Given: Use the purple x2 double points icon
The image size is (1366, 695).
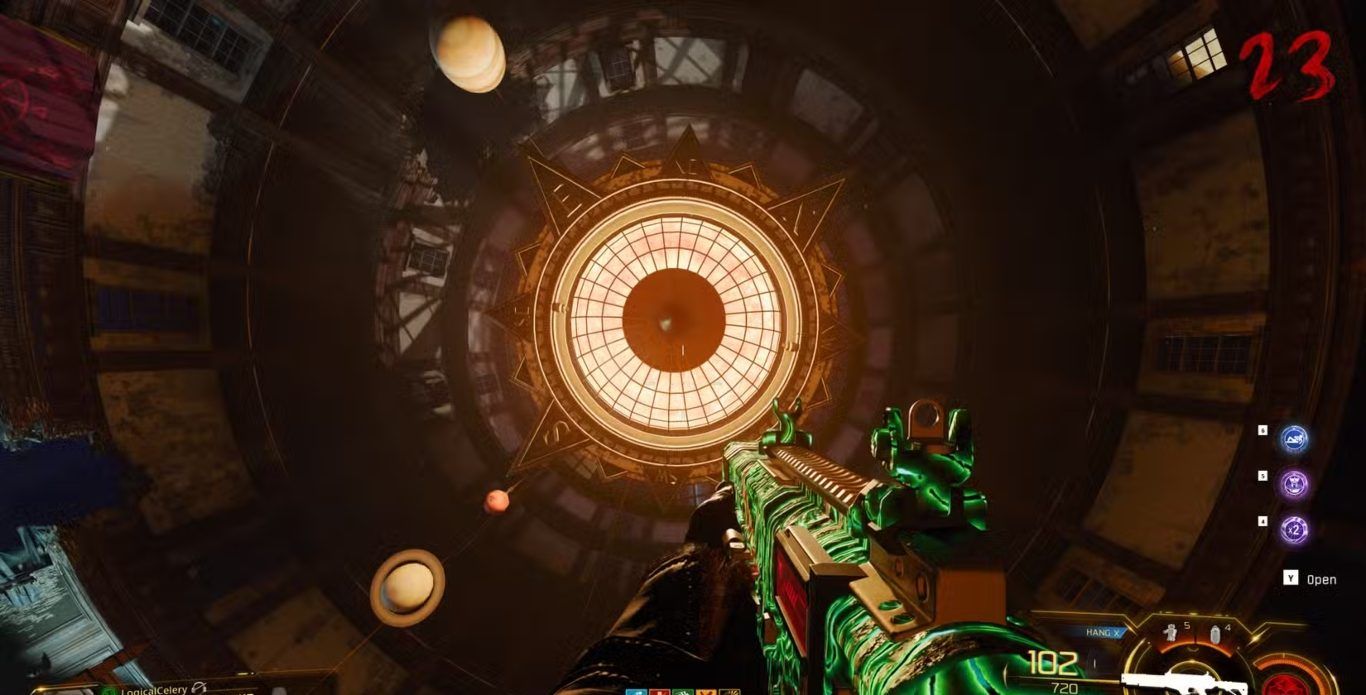Looking at the screenshot, I should (1295, 529).
